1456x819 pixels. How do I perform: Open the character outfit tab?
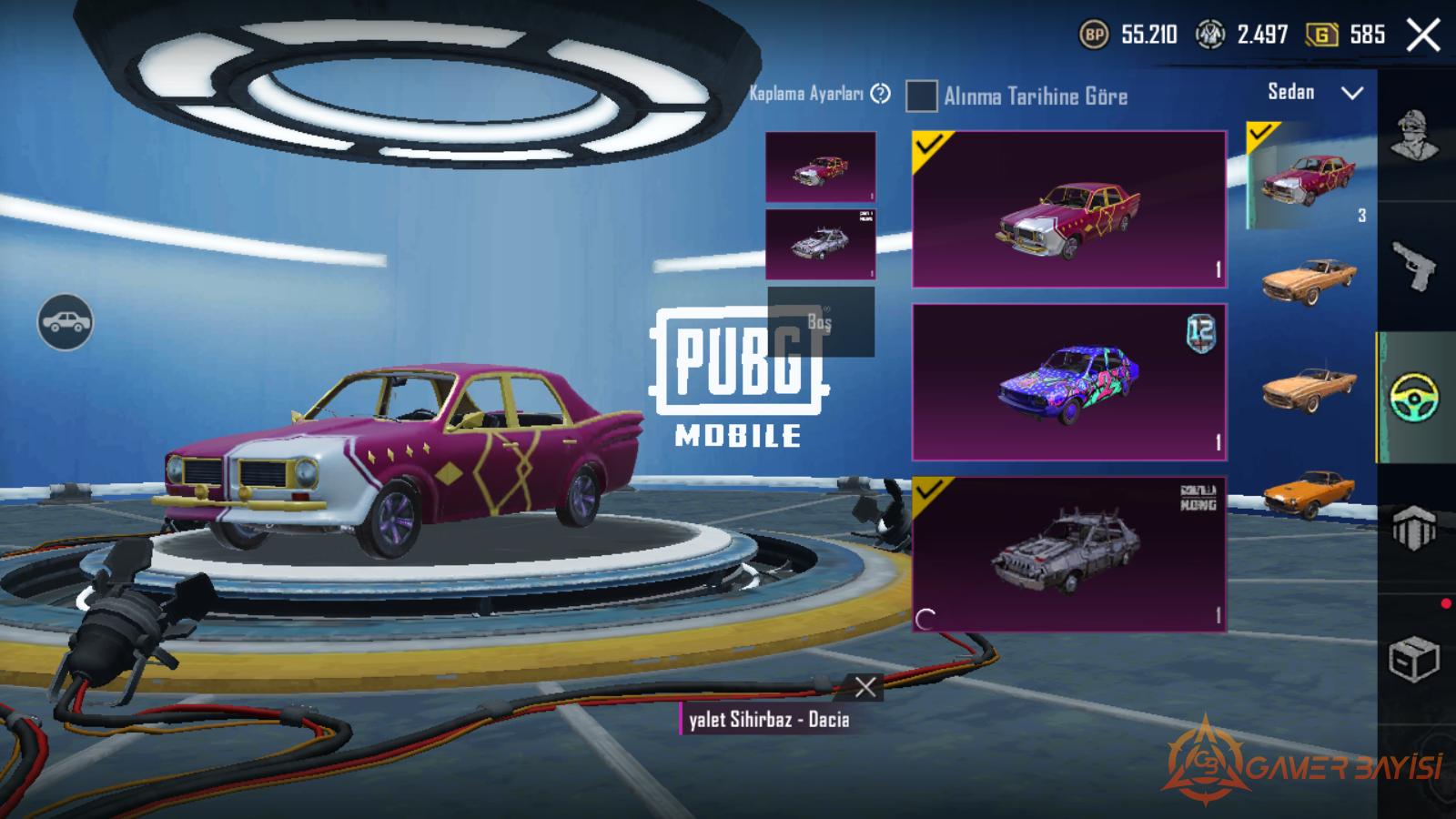(1415, 136)
